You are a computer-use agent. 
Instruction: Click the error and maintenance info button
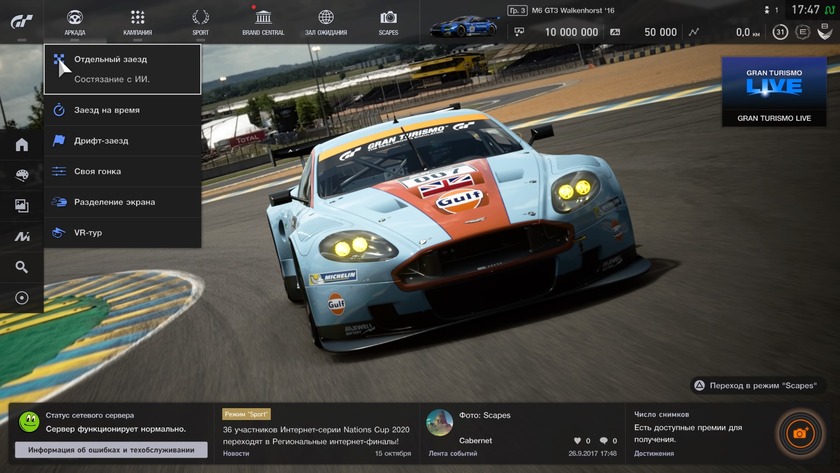coord(111,449)
